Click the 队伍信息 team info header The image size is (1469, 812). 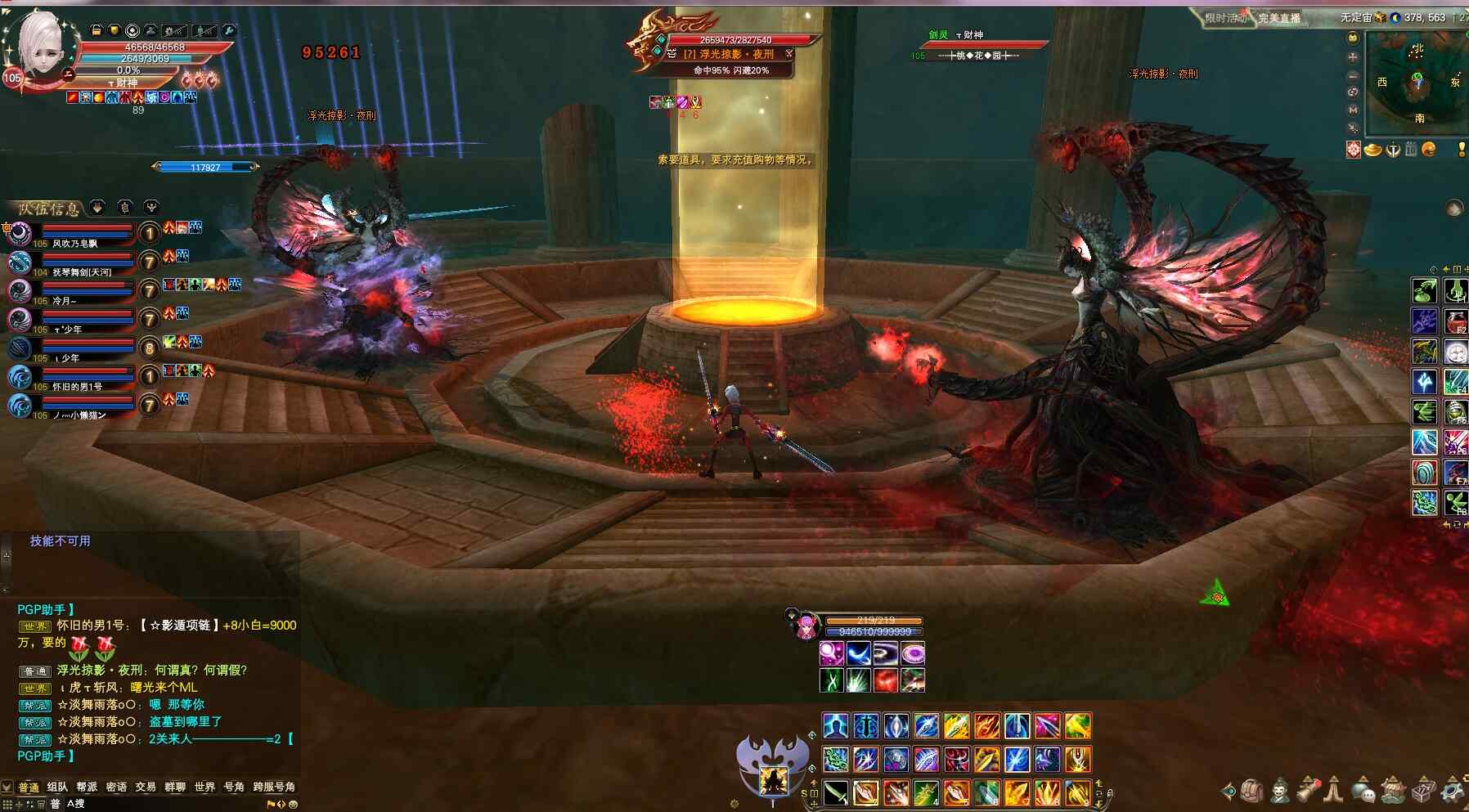click(49, 209)
